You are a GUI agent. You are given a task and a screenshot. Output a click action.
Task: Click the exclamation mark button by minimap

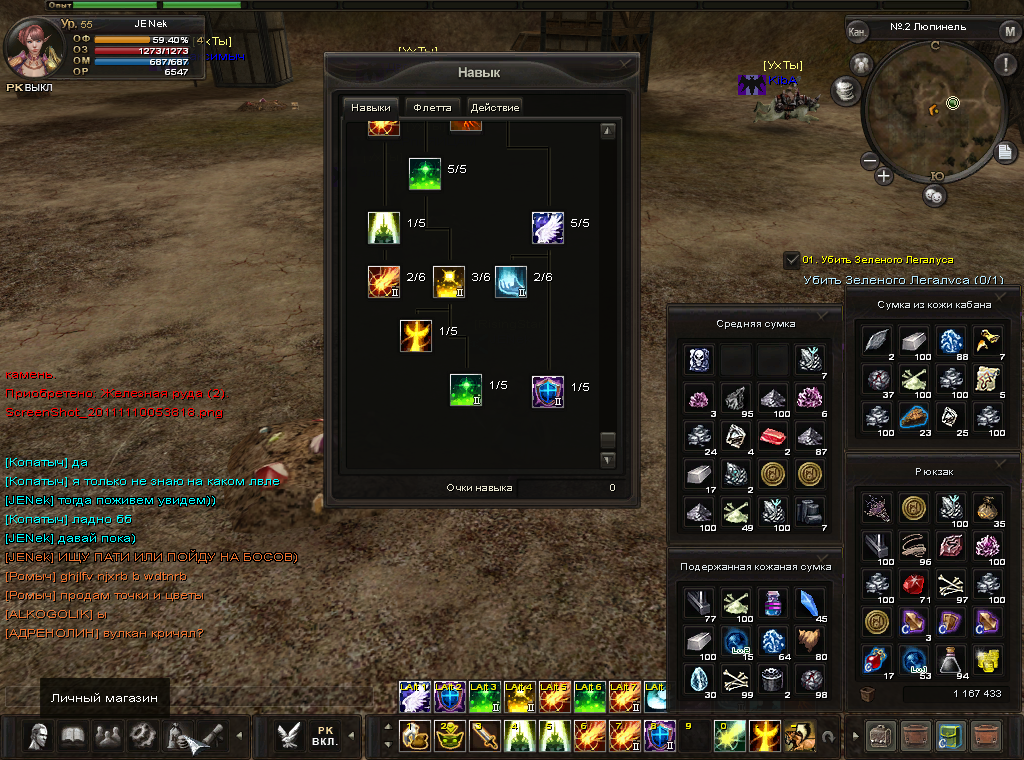tap(1005, 65)
